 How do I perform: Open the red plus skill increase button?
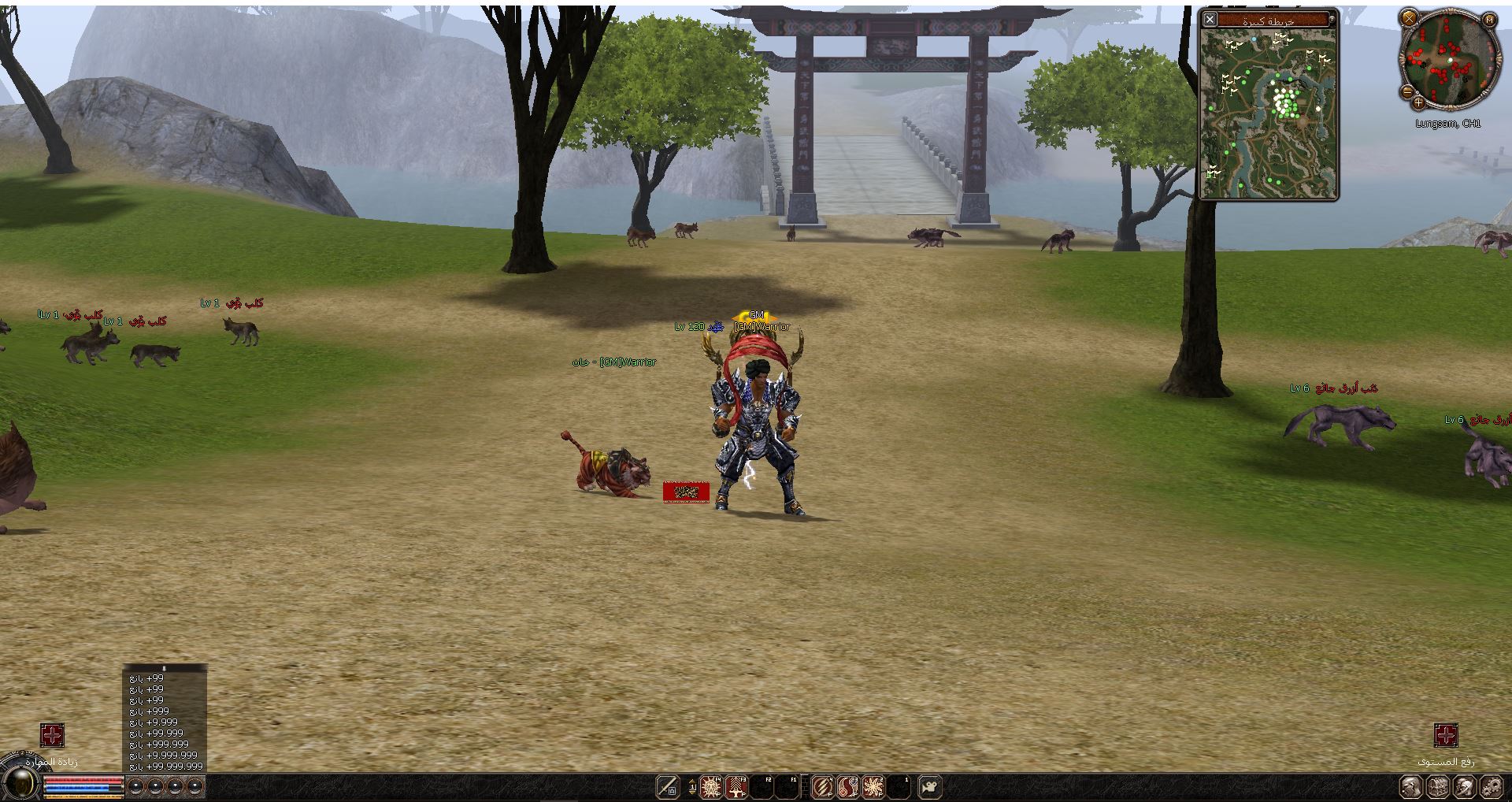click(x=52, y=736)
